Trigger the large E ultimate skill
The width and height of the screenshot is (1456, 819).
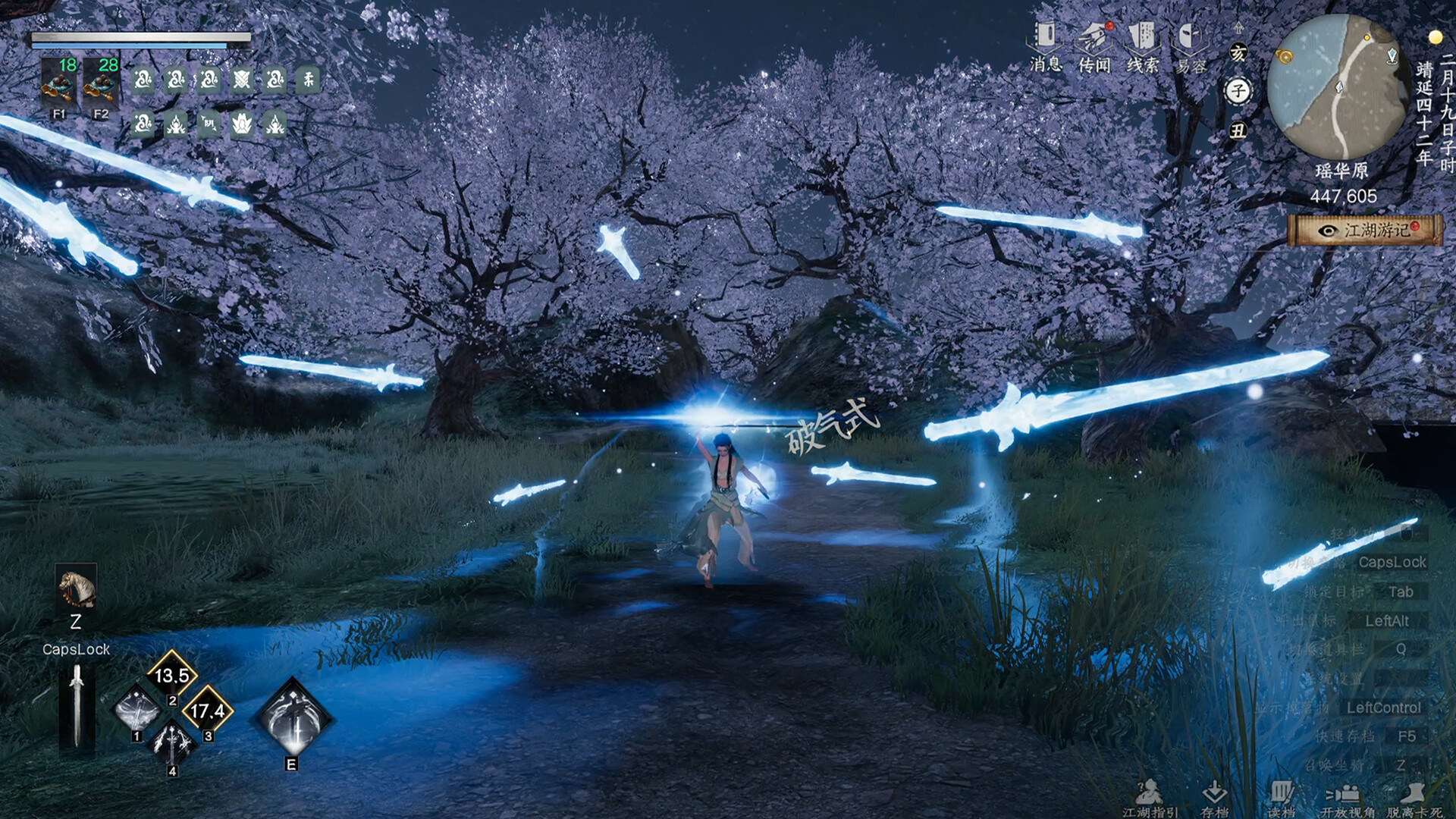[x=293, y=718]
